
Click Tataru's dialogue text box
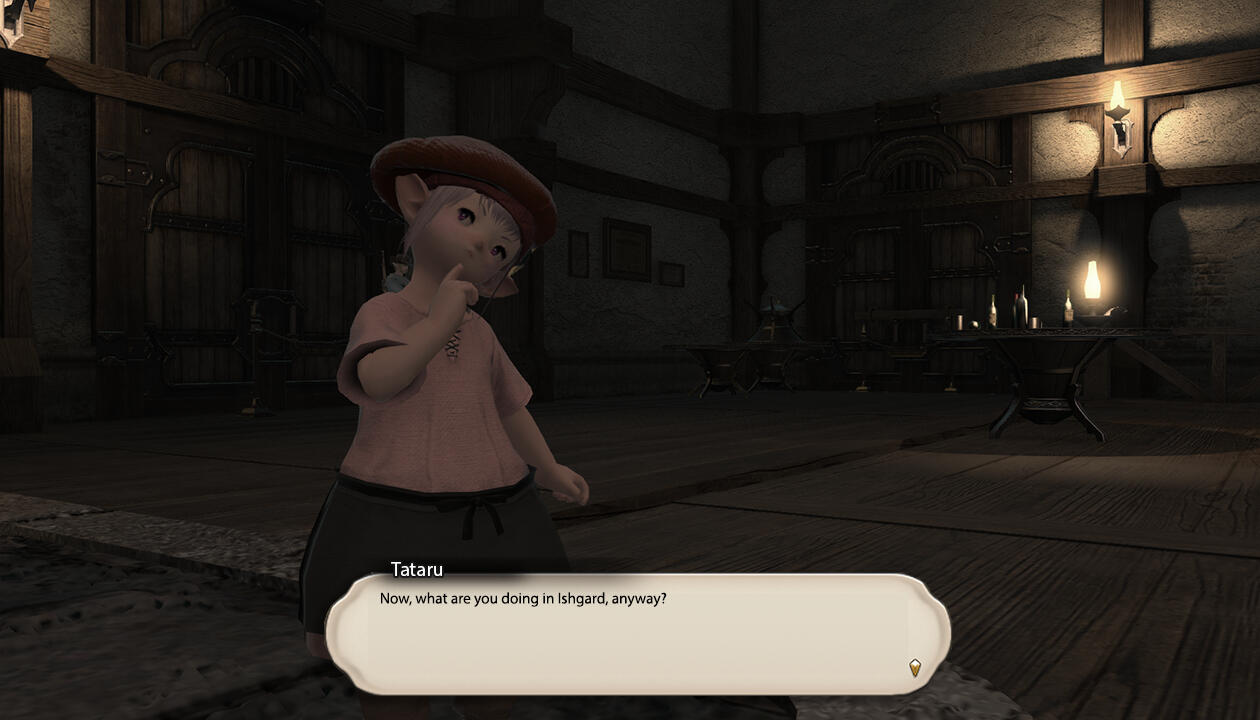637,634
